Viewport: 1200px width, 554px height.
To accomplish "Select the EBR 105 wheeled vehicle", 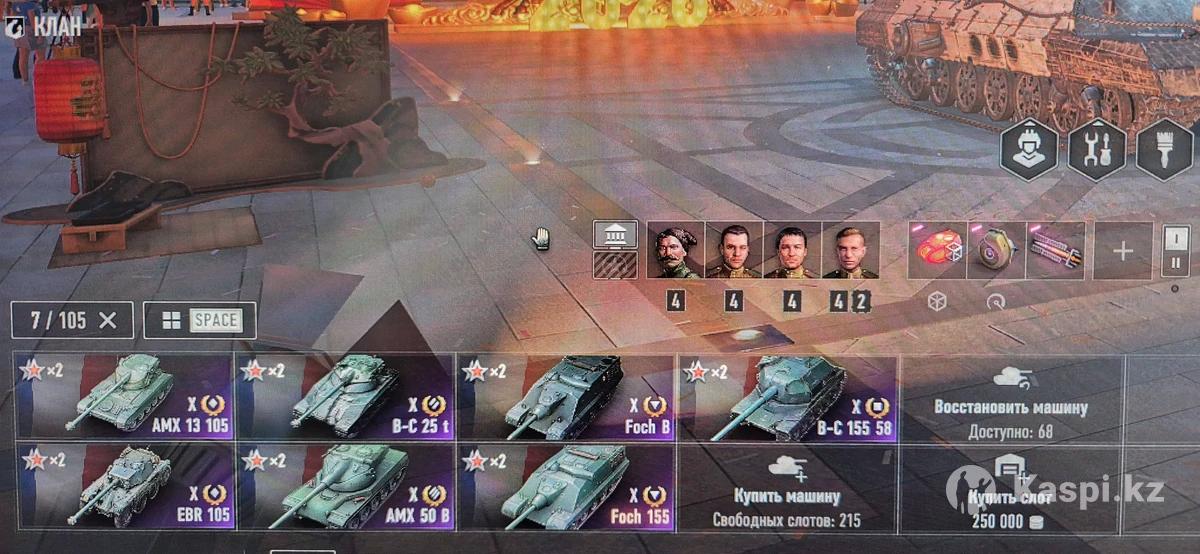I will 124,486.
